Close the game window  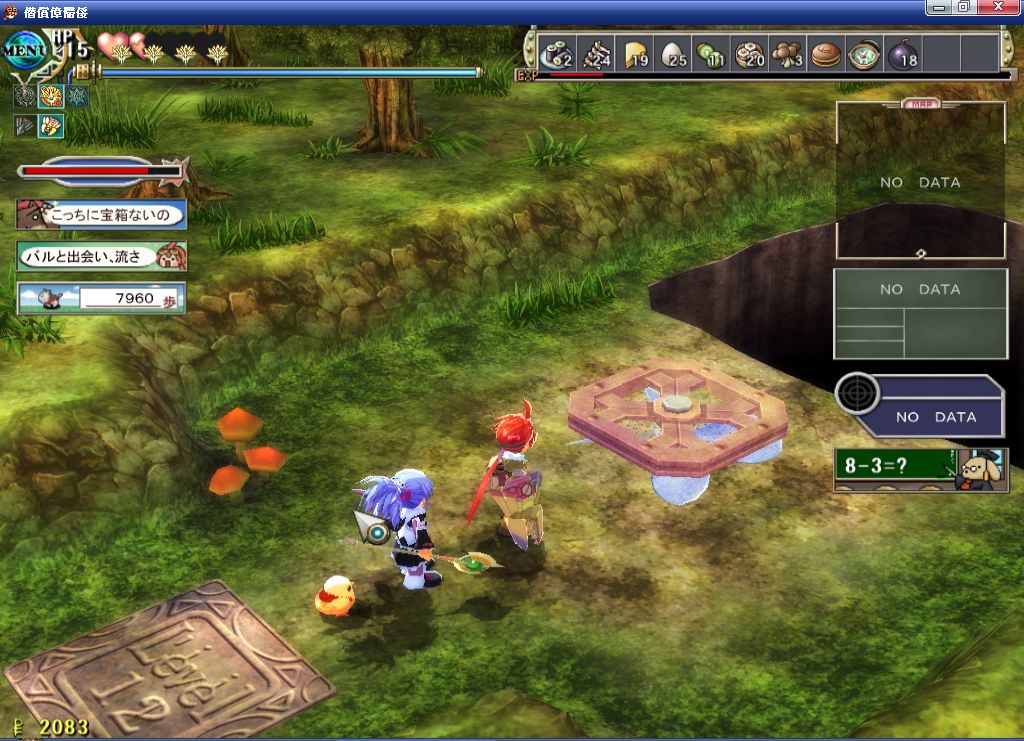(1008, 7)
